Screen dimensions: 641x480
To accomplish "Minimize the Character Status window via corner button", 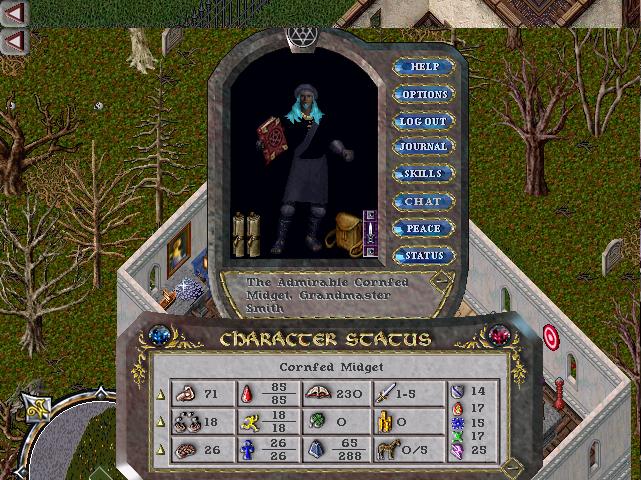I will (x=511, y=466).
